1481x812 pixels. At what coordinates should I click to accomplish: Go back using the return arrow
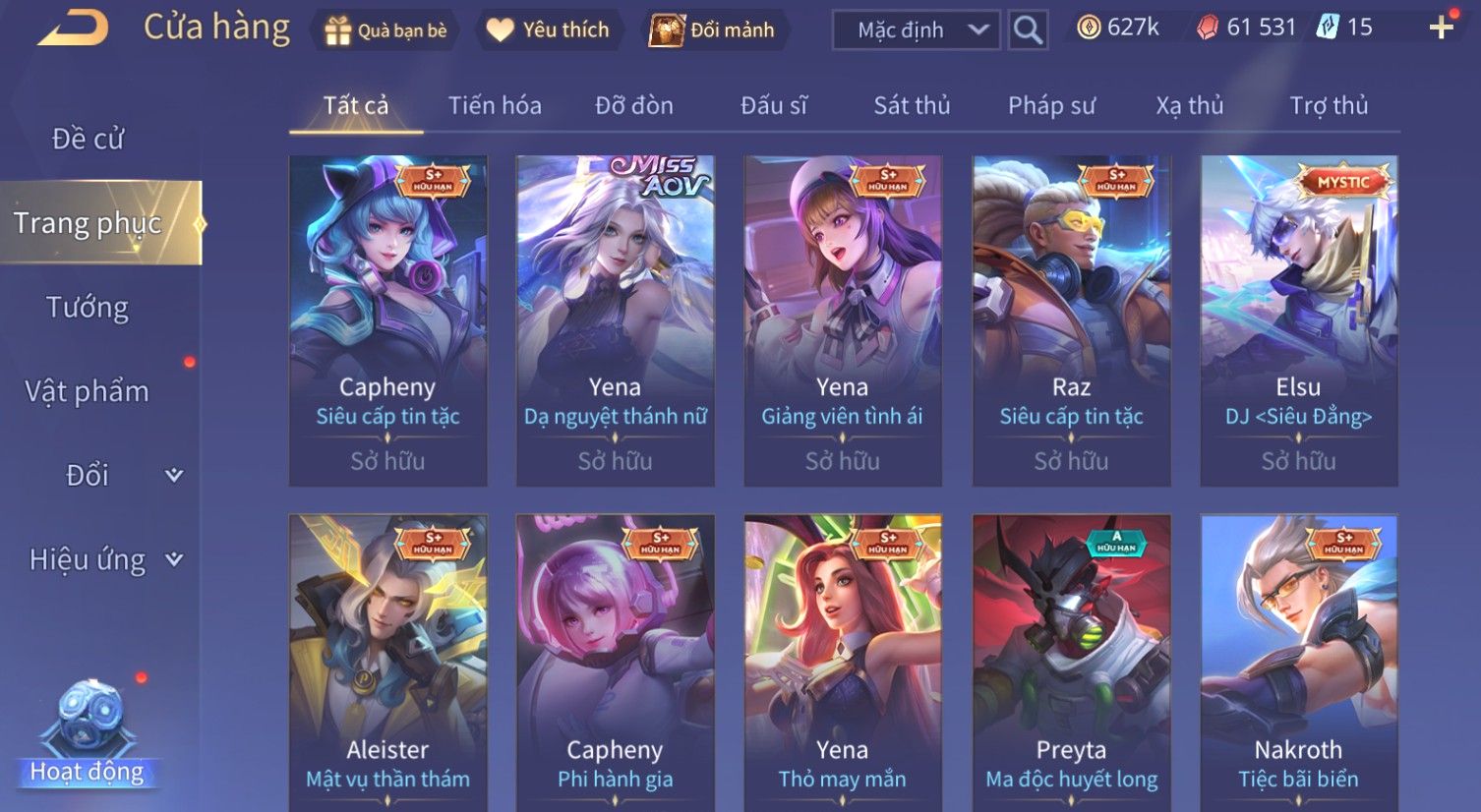[73, 29]
